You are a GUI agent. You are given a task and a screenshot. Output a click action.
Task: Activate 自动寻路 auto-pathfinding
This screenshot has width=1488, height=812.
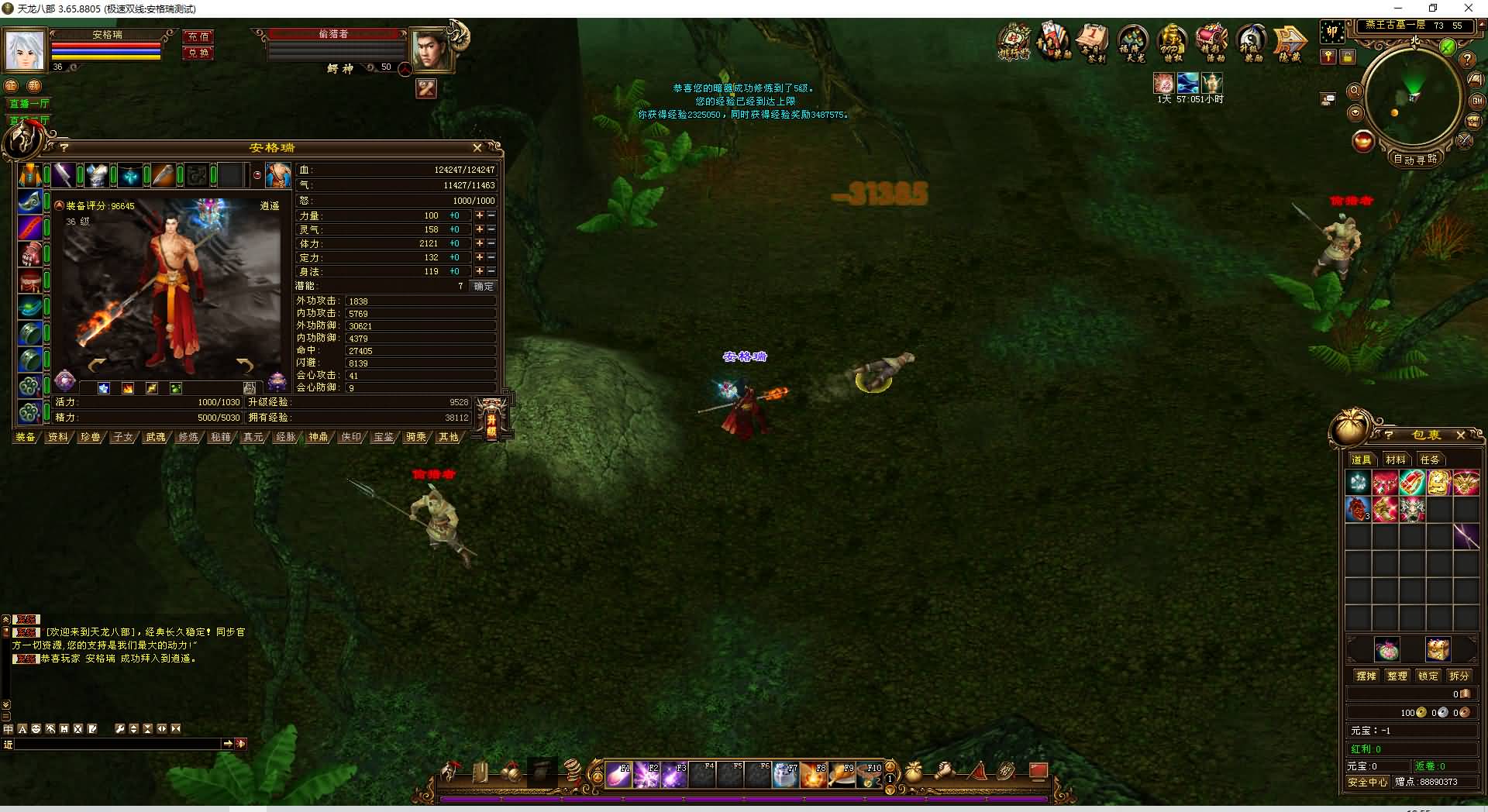1415,159
